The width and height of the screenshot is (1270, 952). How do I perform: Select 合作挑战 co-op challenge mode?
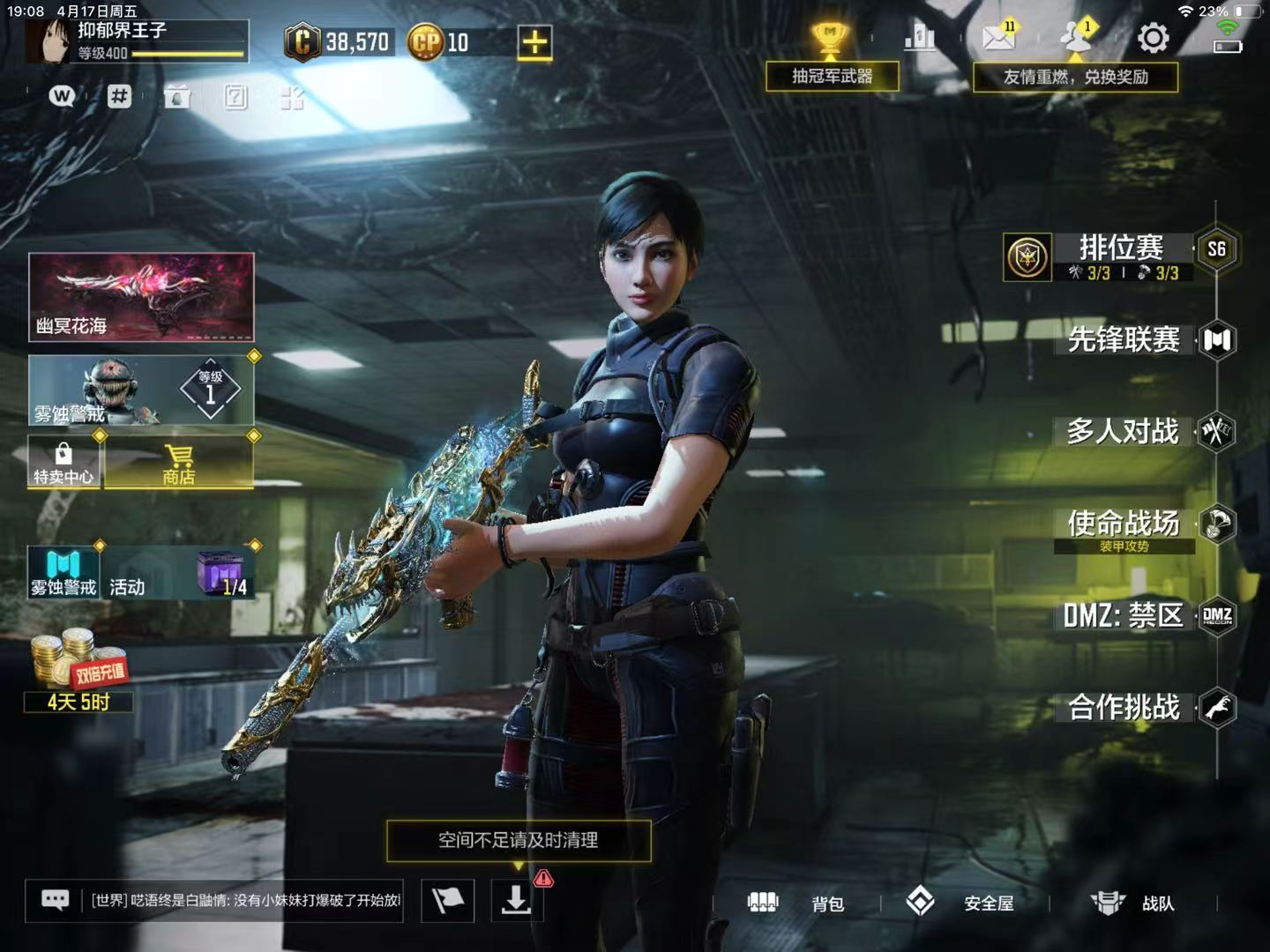1124,708
